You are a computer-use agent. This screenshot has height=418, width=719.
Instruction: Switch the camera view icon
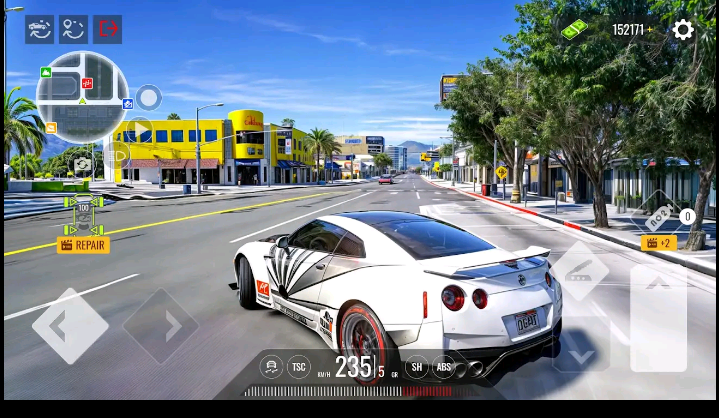click(x=82, y=165)
